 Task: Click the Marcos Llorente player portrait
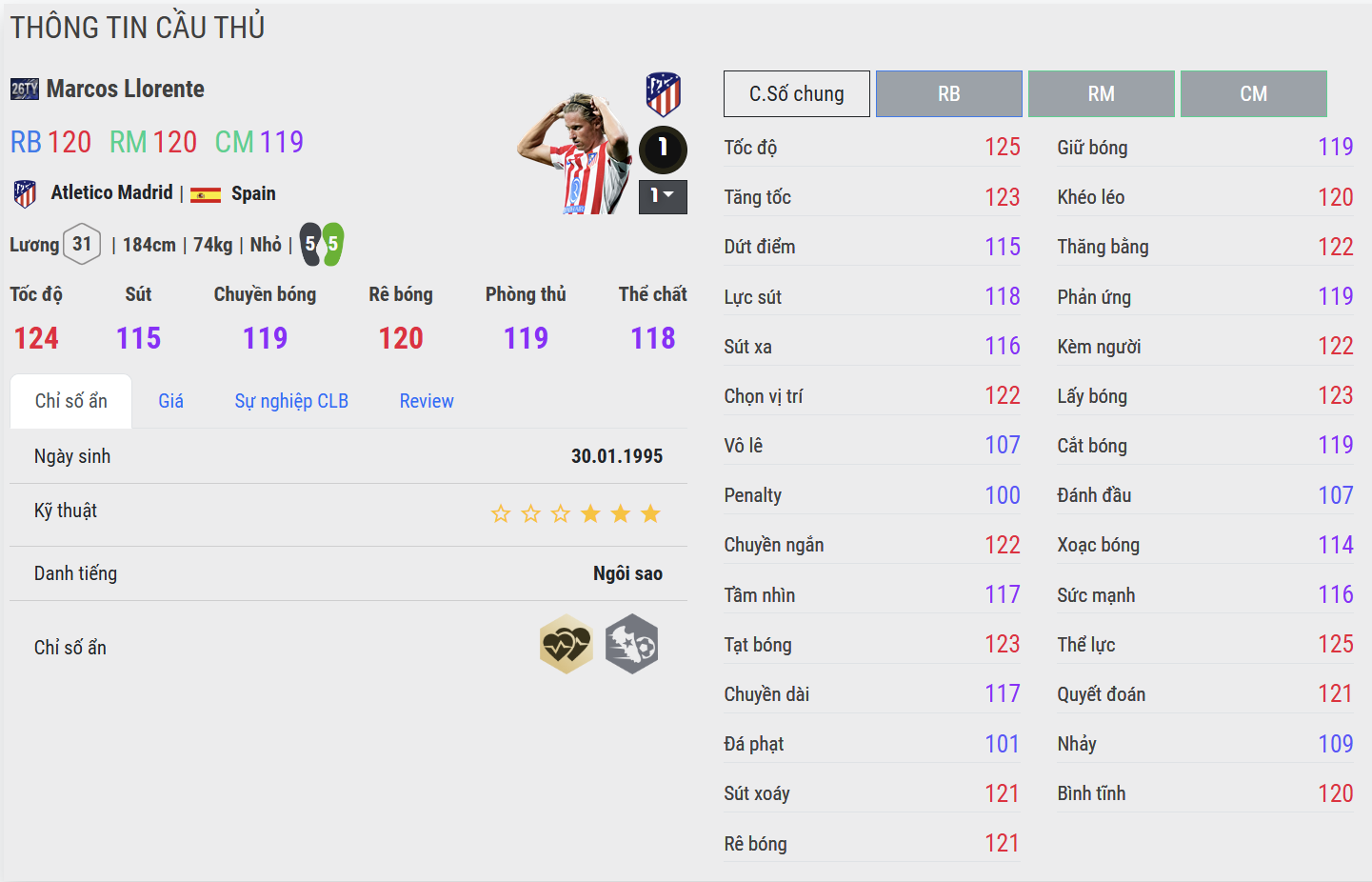tap(575, 152)
